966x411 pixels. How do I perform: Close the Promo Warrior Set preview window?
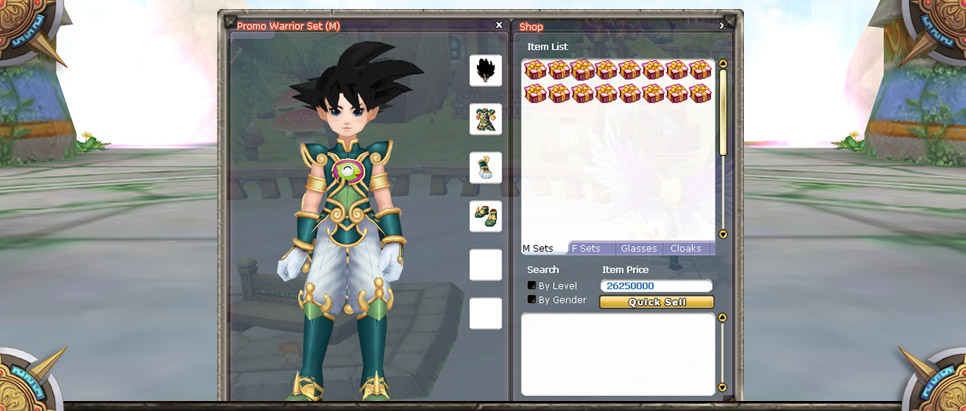(x=499, y=26)
